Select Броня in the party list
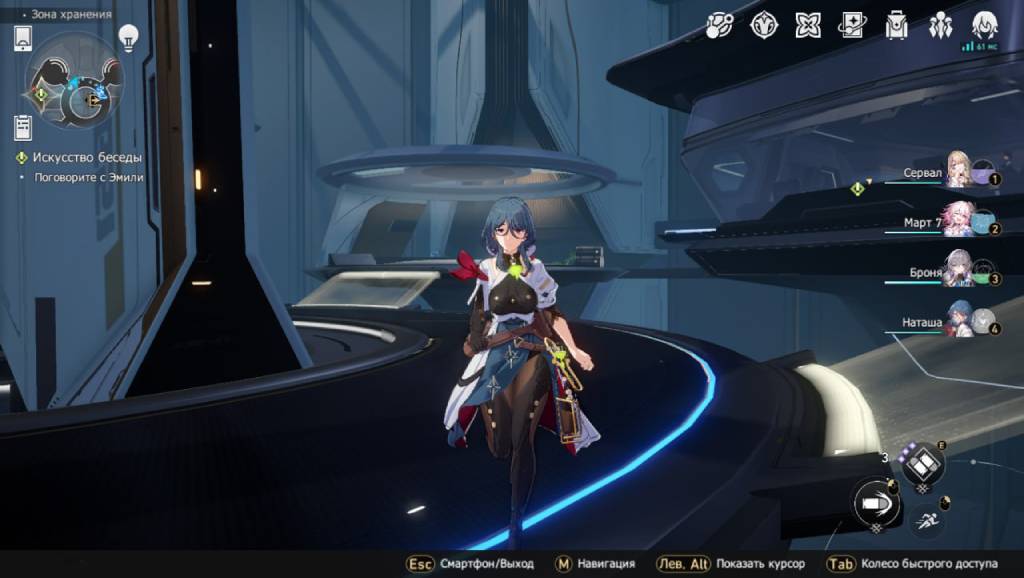This screenshot has height=578, width=1024. tap(958, 270)
